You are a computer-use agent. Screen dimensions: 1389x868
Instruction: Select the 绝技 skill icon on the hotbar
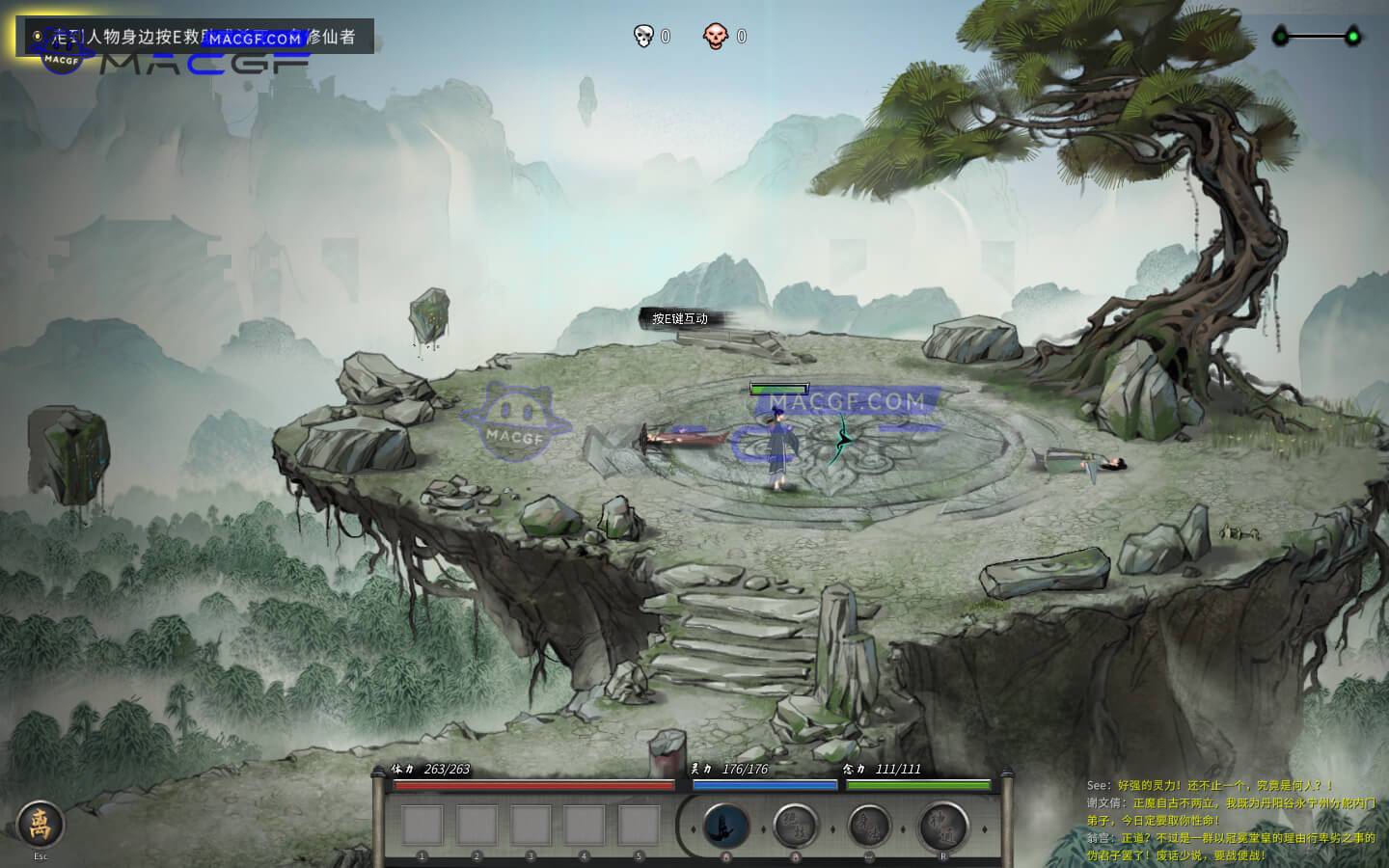797,825
